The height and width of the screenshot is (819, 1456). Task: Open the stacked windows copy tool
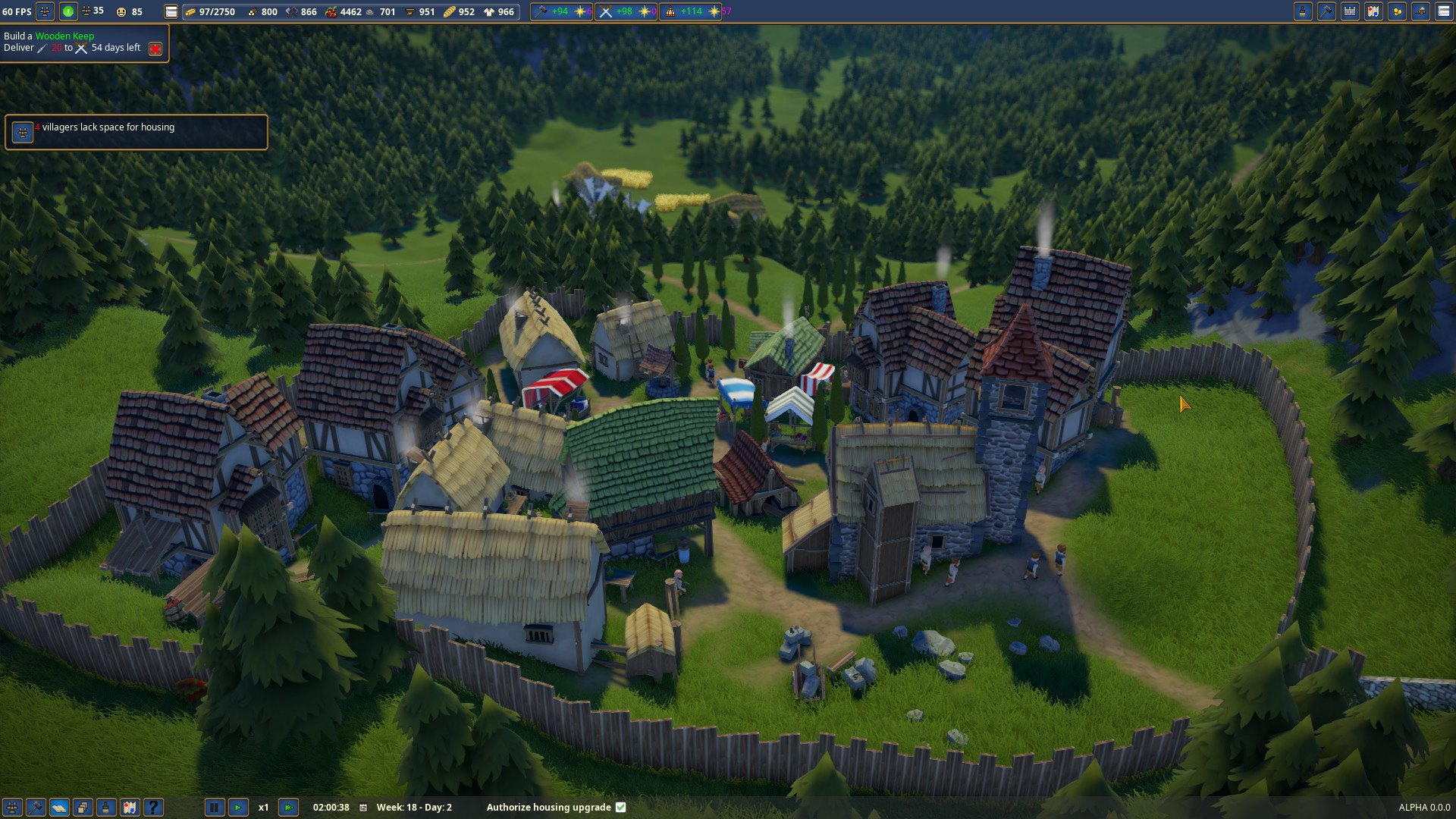83,808
